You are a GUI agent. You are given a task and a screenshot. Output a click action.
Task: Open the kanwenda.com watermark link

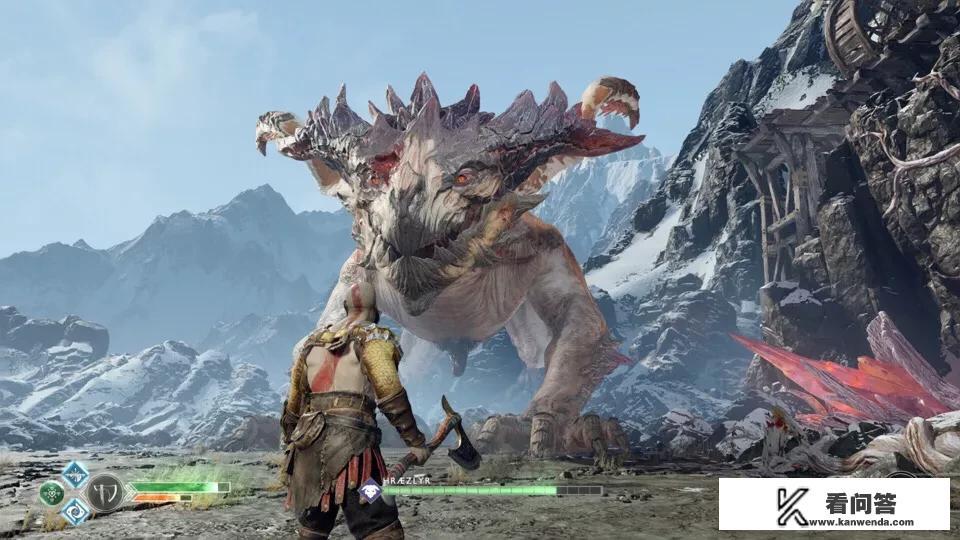(x=834, y=504)
